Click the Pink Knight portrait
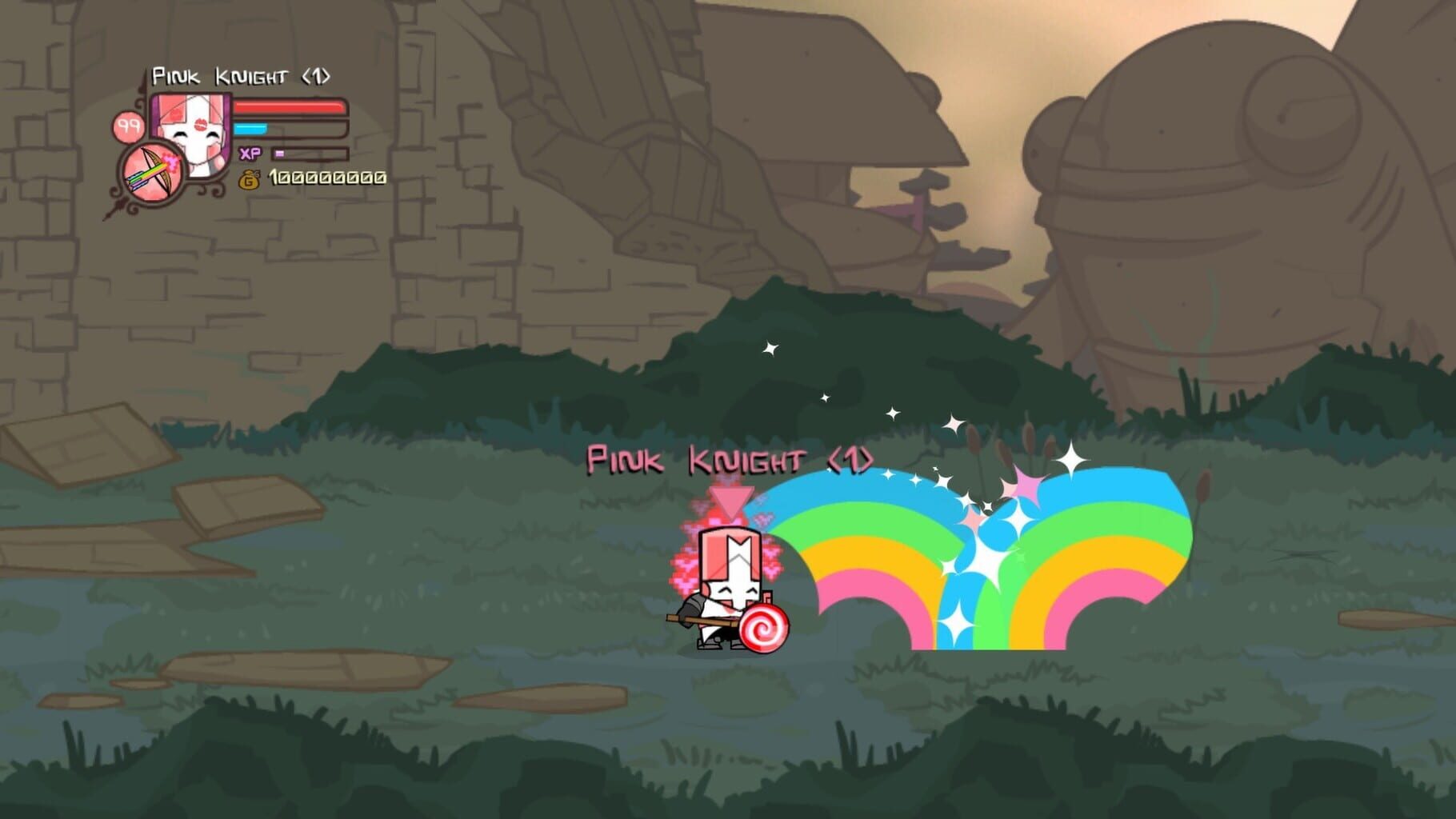Screen dimensions: 1456x819 tap(193, 129)
